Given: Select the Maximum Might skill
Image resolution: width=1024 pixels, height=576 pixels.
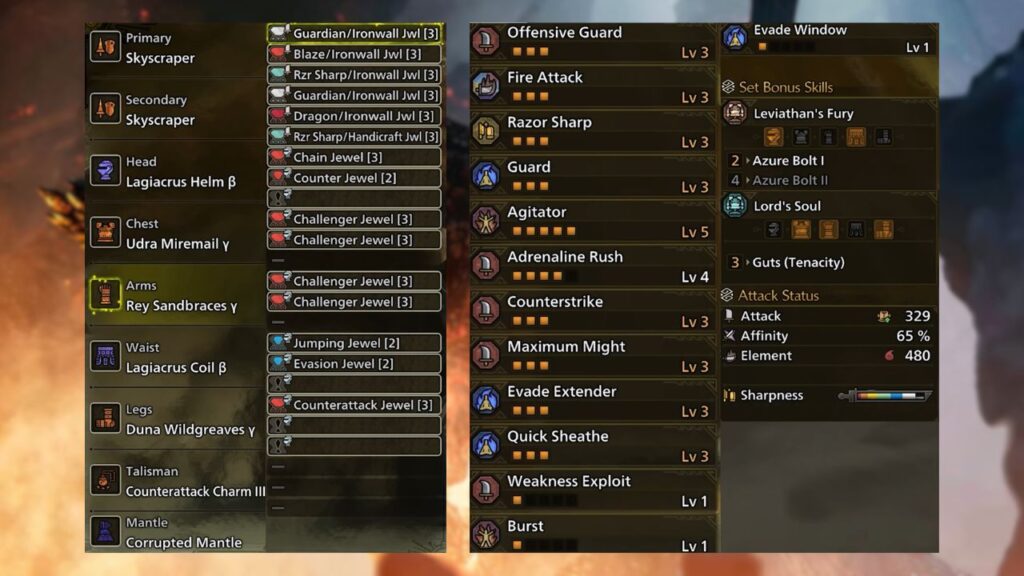Looking at the screenshot, I should (593, 356).
